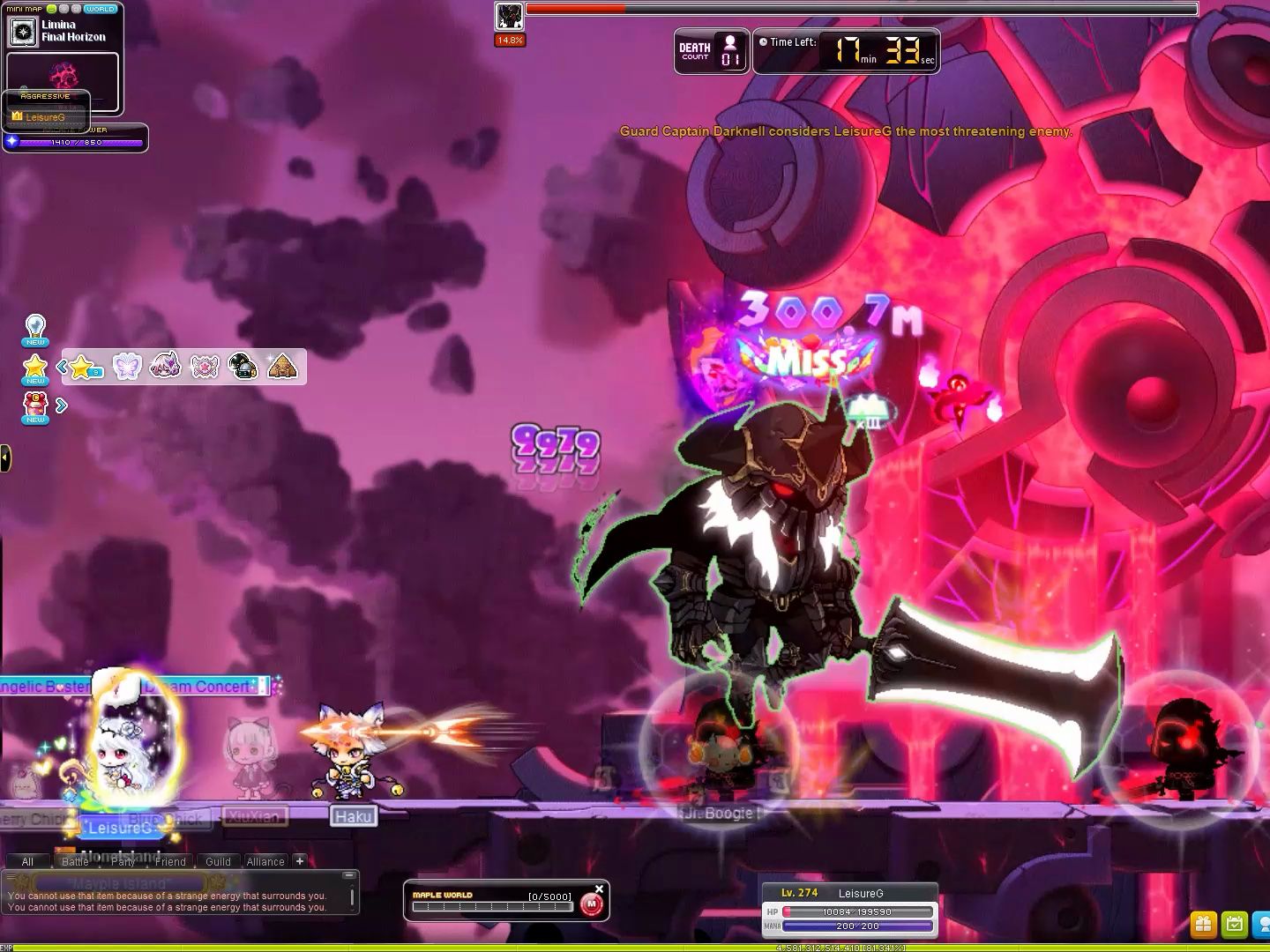This screenshot has height=952, width=1270.
Task: Select the butterfly event icon
Action: 127,367
